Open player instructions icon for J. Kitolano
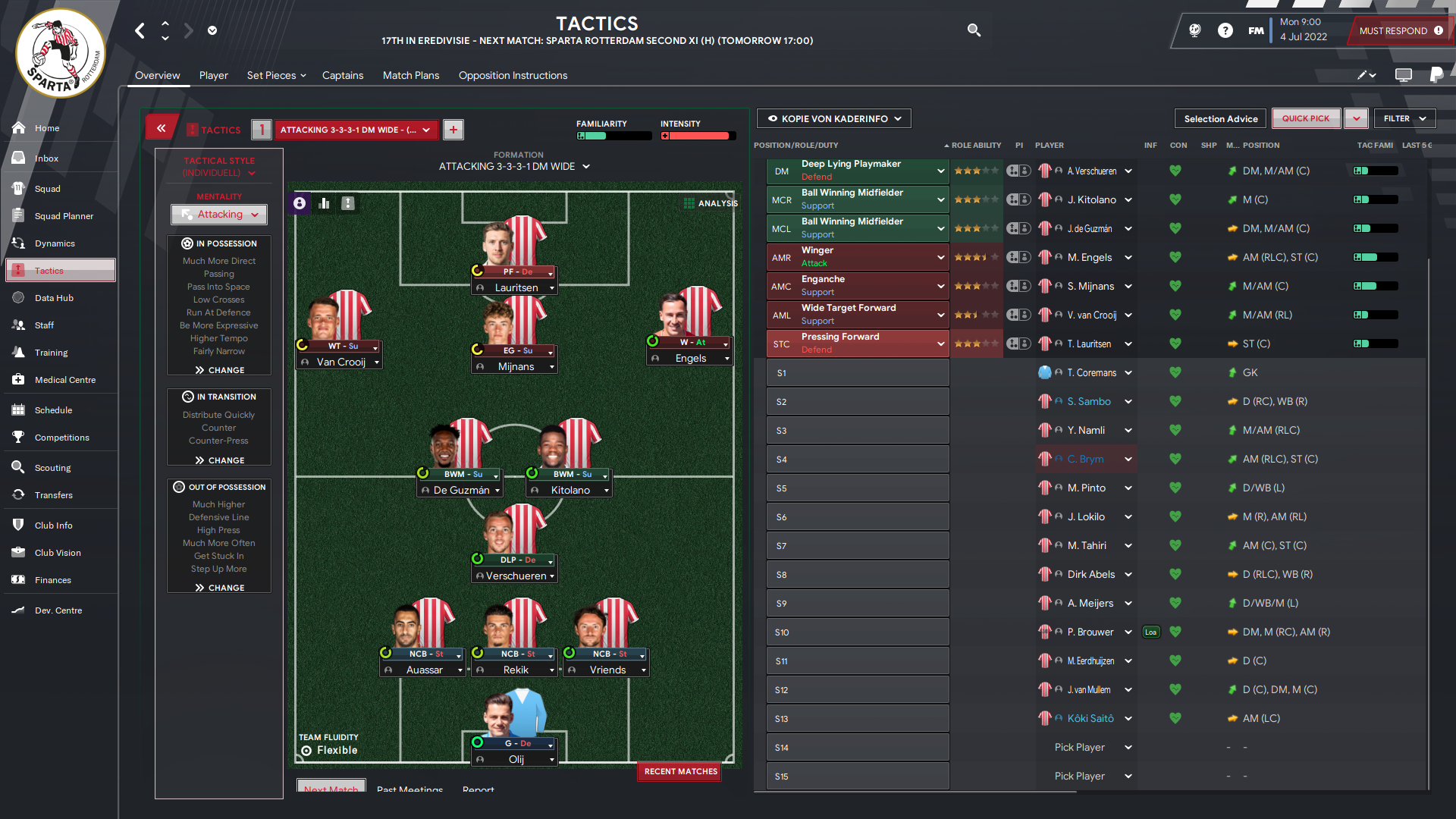 (1019, 199)
